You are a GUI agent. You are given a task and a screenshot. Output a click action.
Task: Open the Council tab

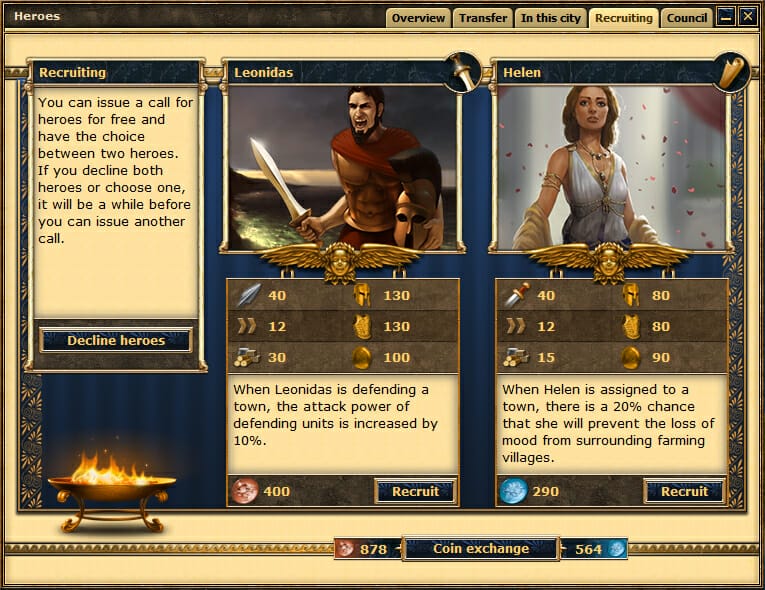(687, 18)
